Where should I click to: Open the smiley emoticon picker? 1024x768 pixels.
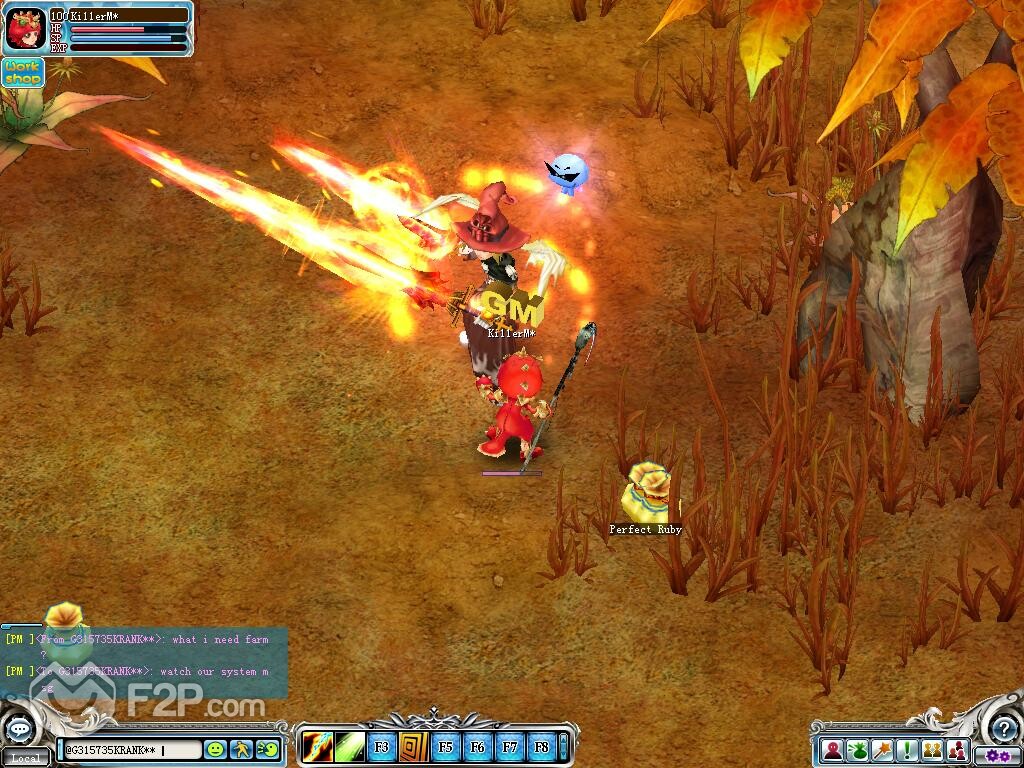pos(215,748)
